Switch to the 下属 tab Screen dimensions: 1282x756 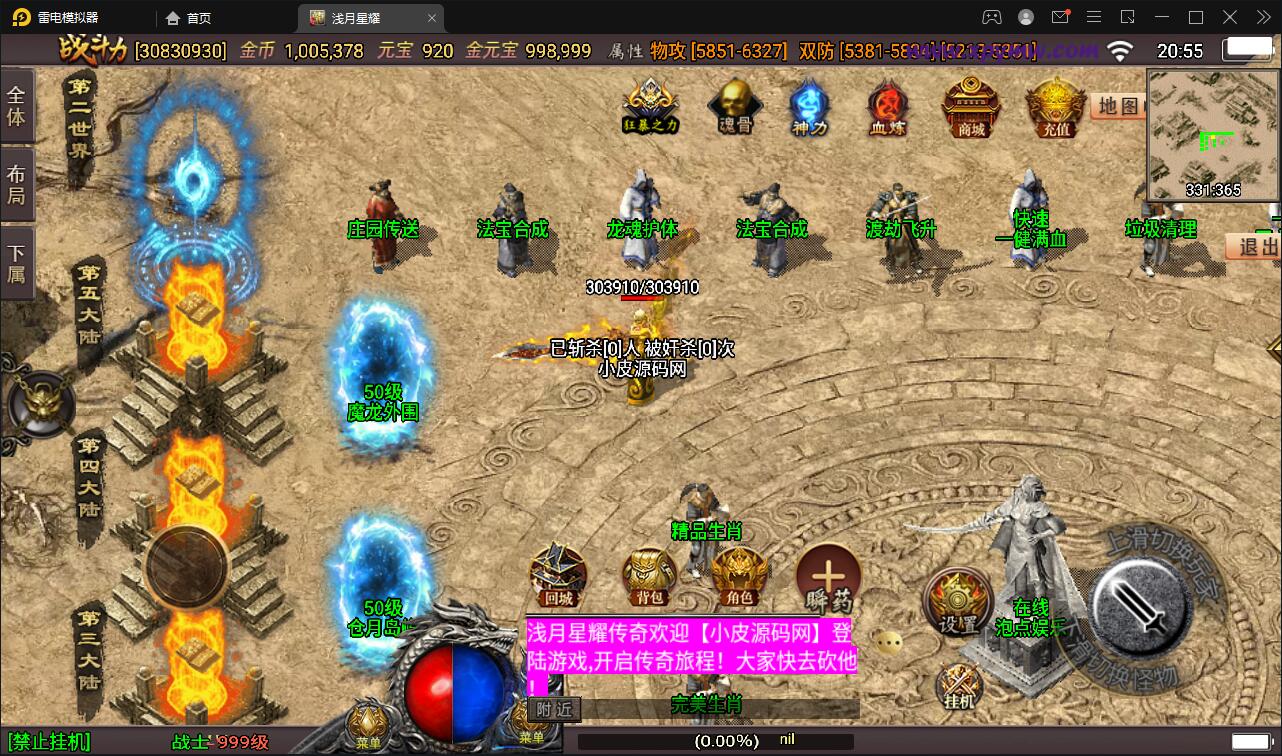pos(17,263)
